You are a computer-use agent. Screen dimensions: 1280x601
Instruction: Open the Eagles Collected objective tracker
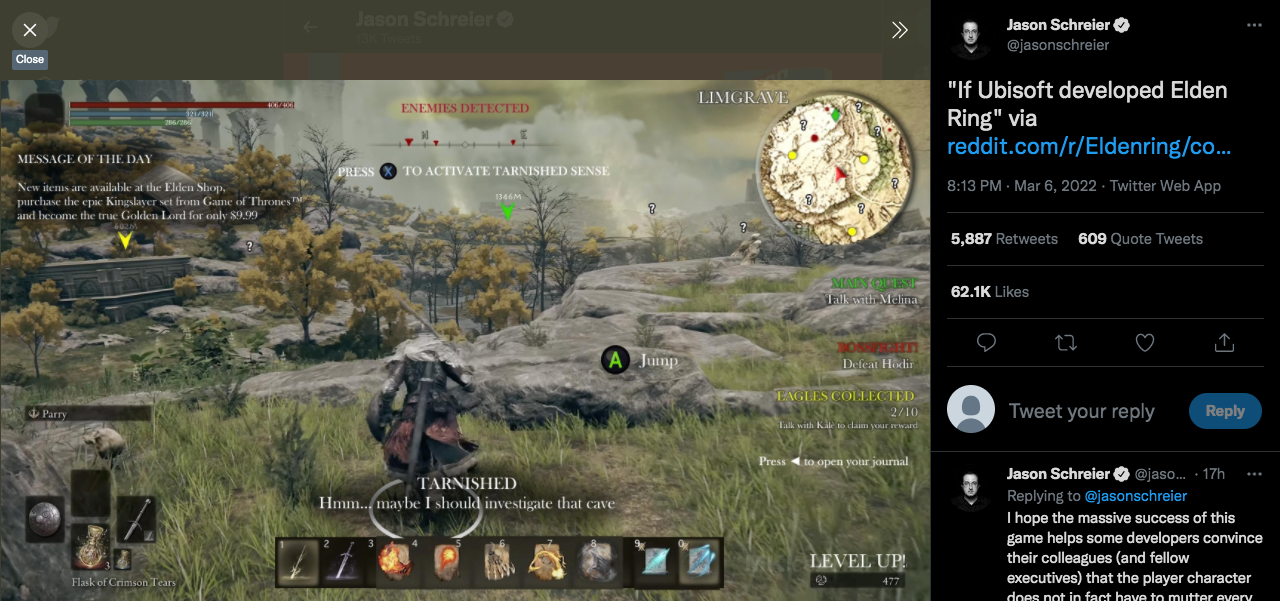(x=846, y=404)
